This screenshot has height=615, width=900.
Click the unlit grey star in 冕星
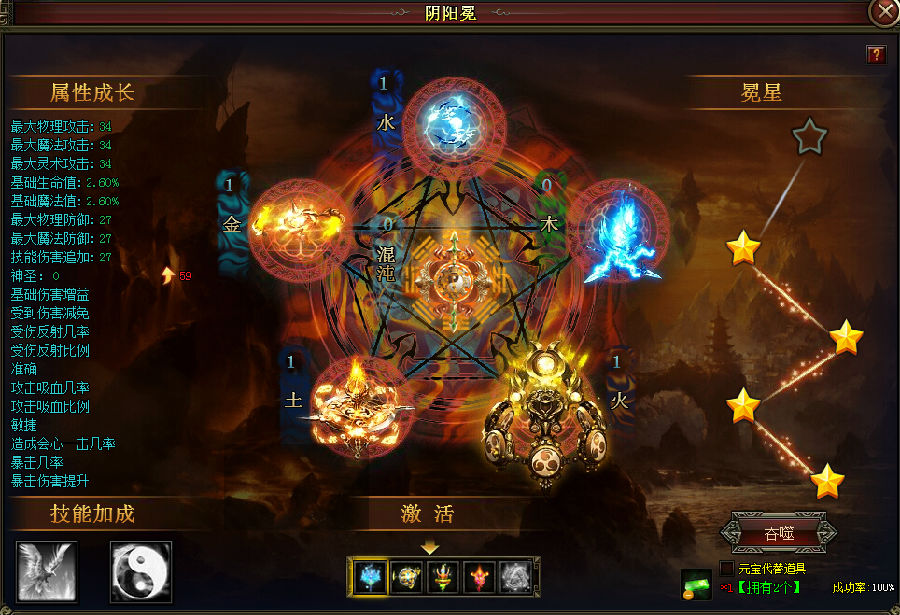[x=809, y=137]
